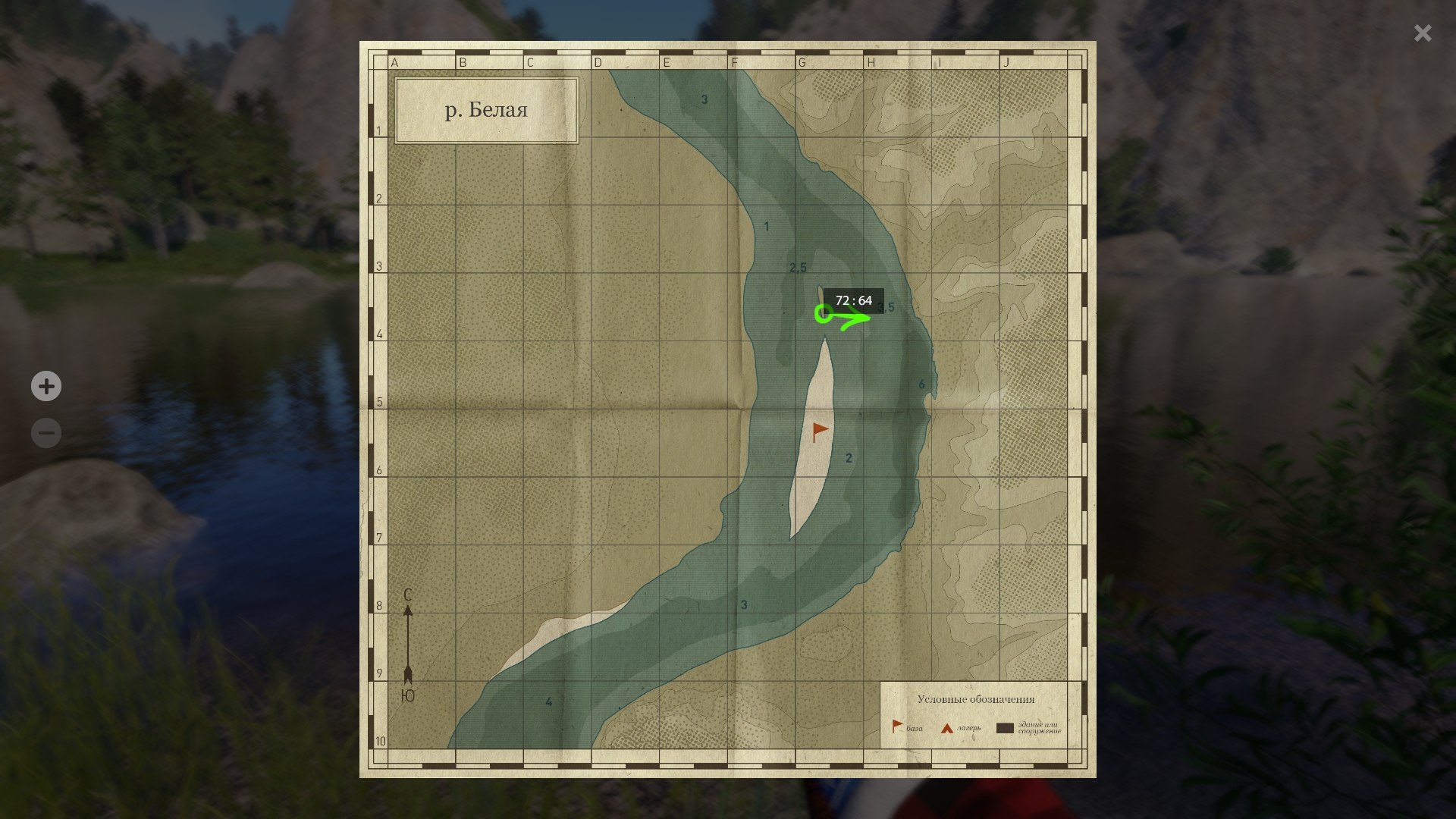Zoom out of the map with minus

[x=46, y=434]
